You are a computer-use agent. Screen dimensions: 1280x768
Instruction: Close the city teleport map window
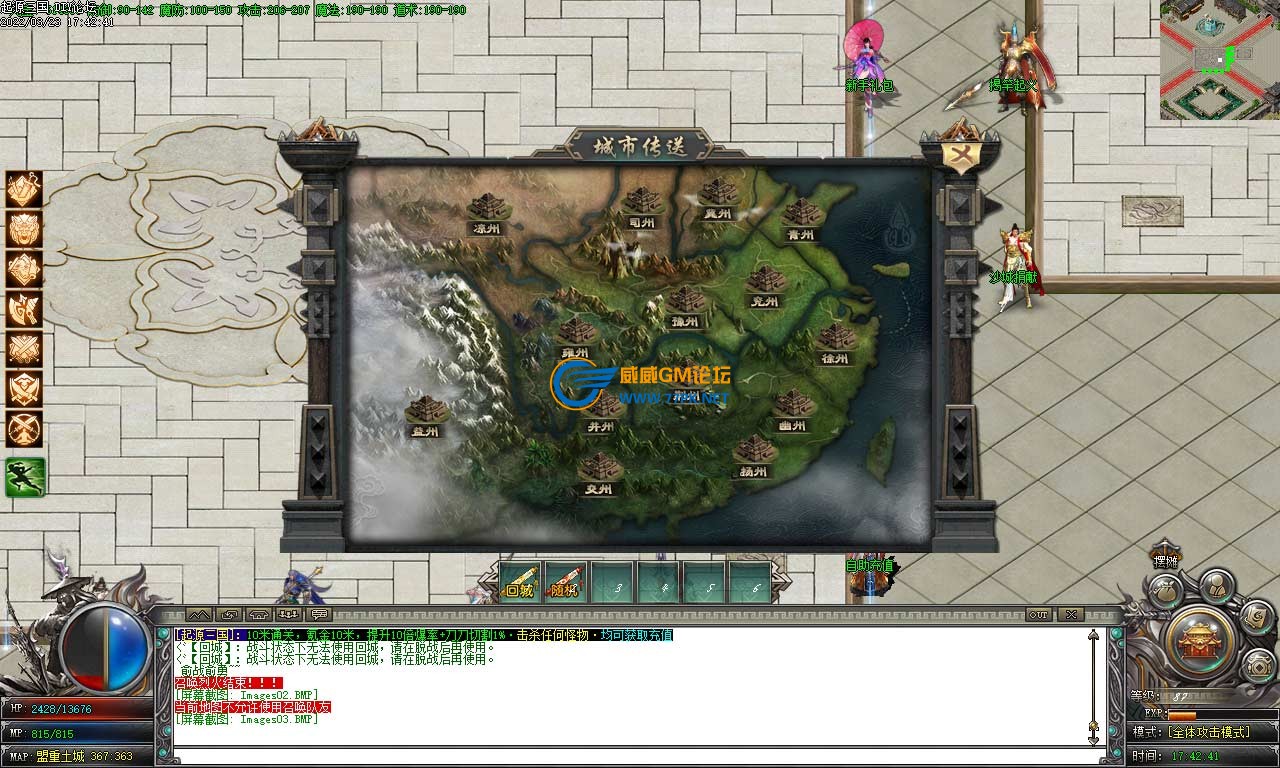tap(958, 157)
